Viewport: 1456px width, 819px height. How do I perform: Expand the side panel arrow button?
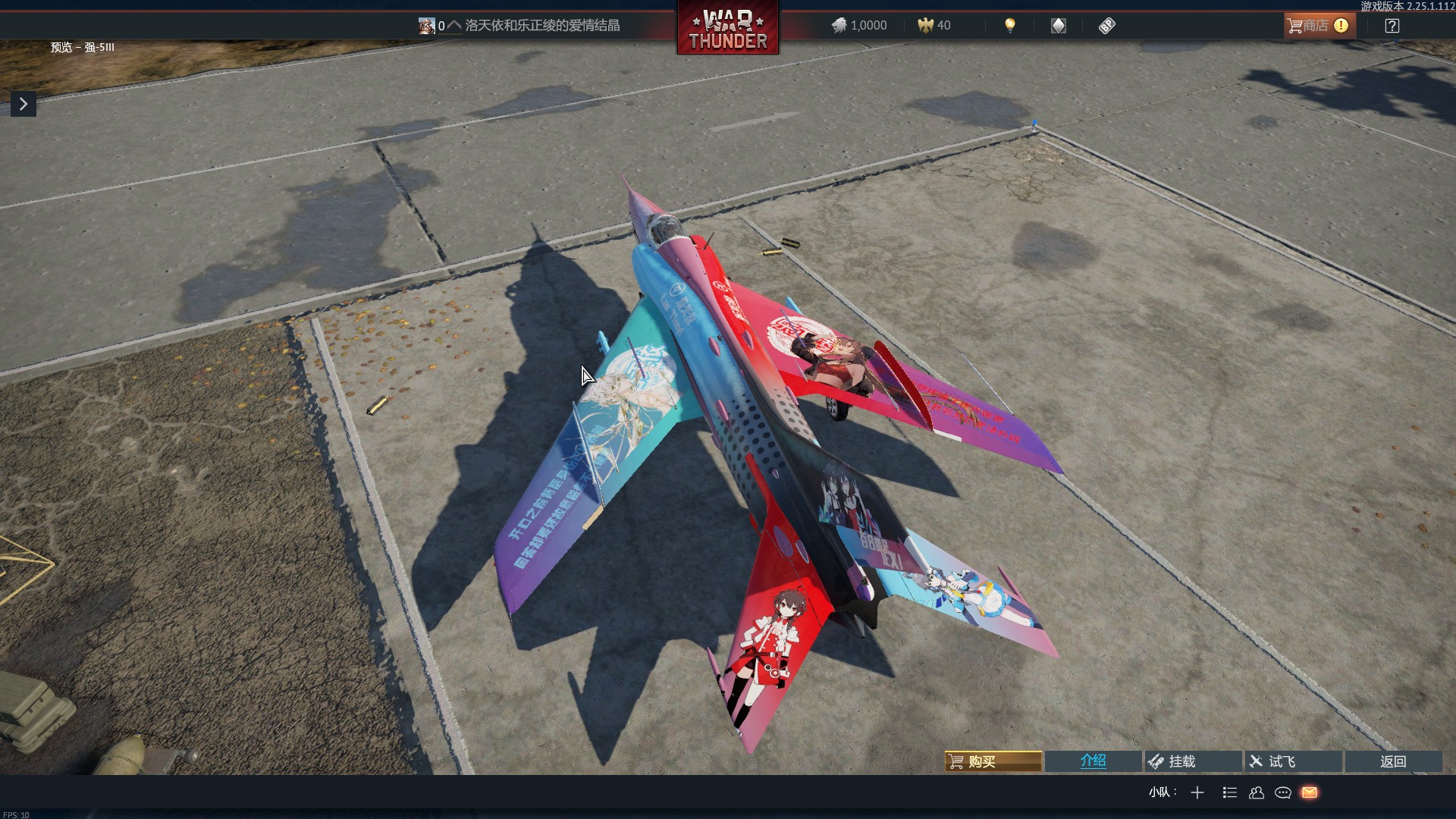point(24,104)
